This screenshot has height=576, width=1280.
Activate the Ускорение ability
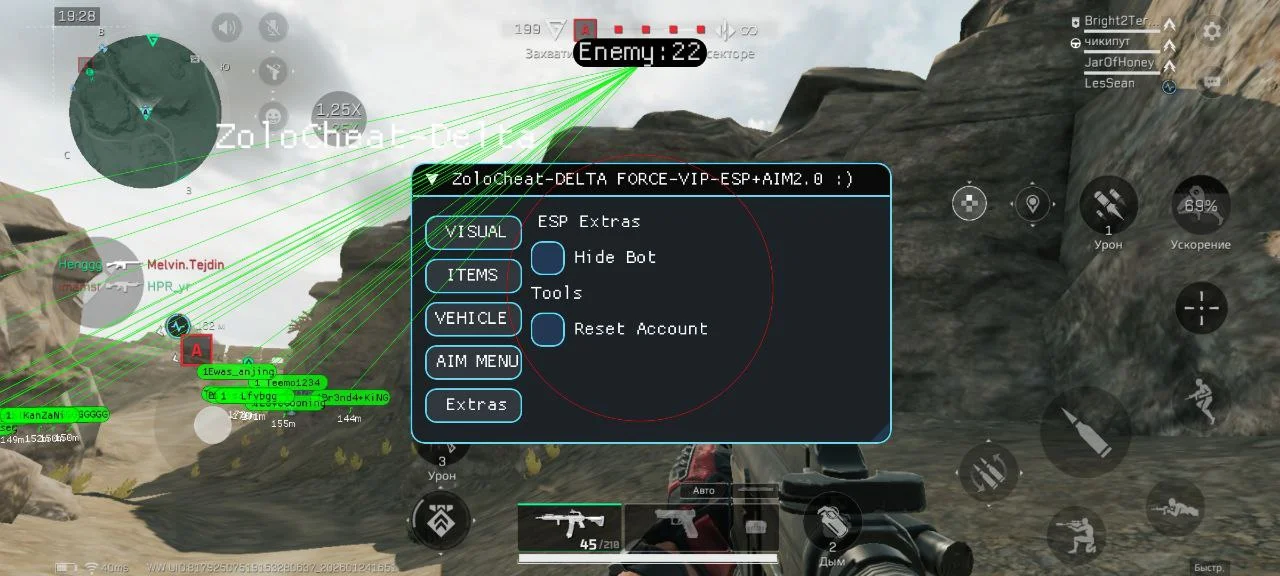click(x=1200, y=207)
